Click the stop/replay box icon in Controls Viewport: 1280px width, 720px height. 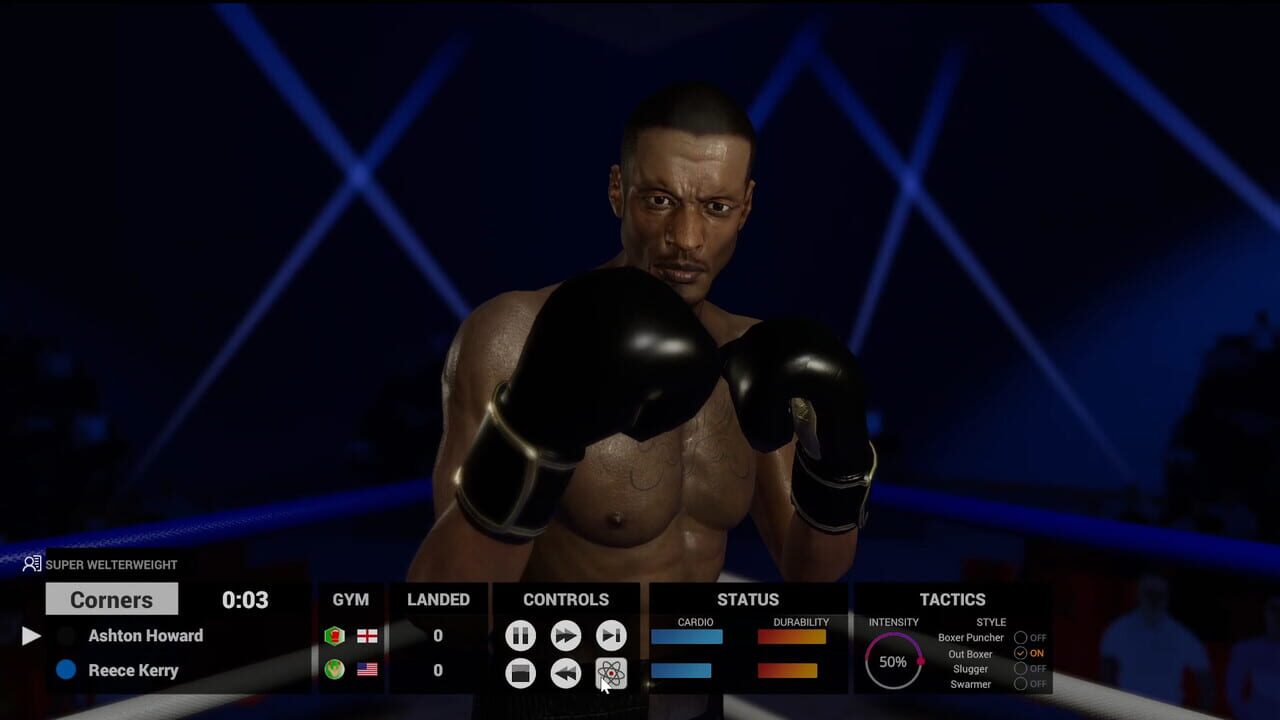[x=520, y=673]
